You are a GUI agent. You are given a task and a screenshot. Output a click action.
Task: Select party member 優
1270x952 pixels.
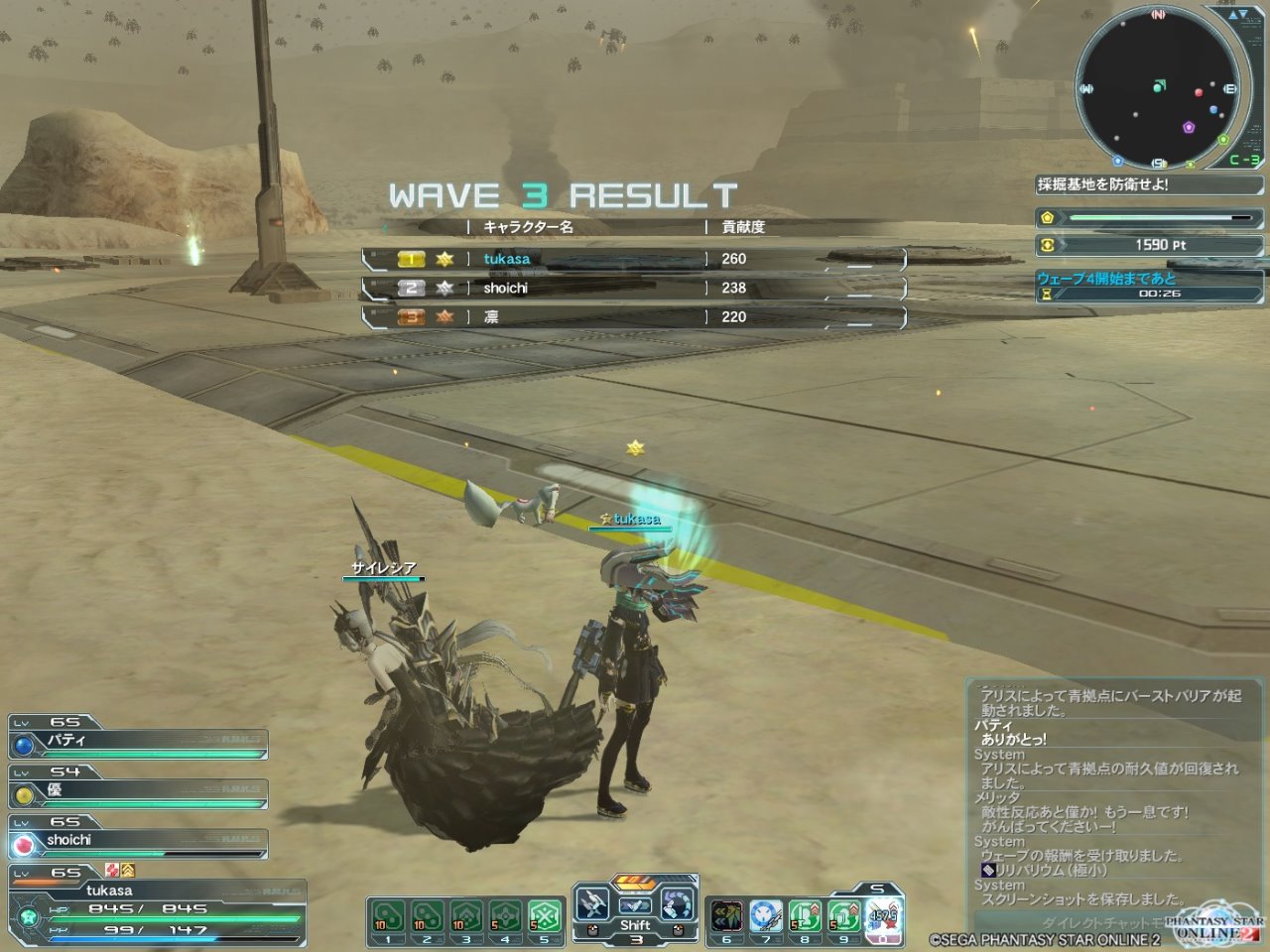139,792
